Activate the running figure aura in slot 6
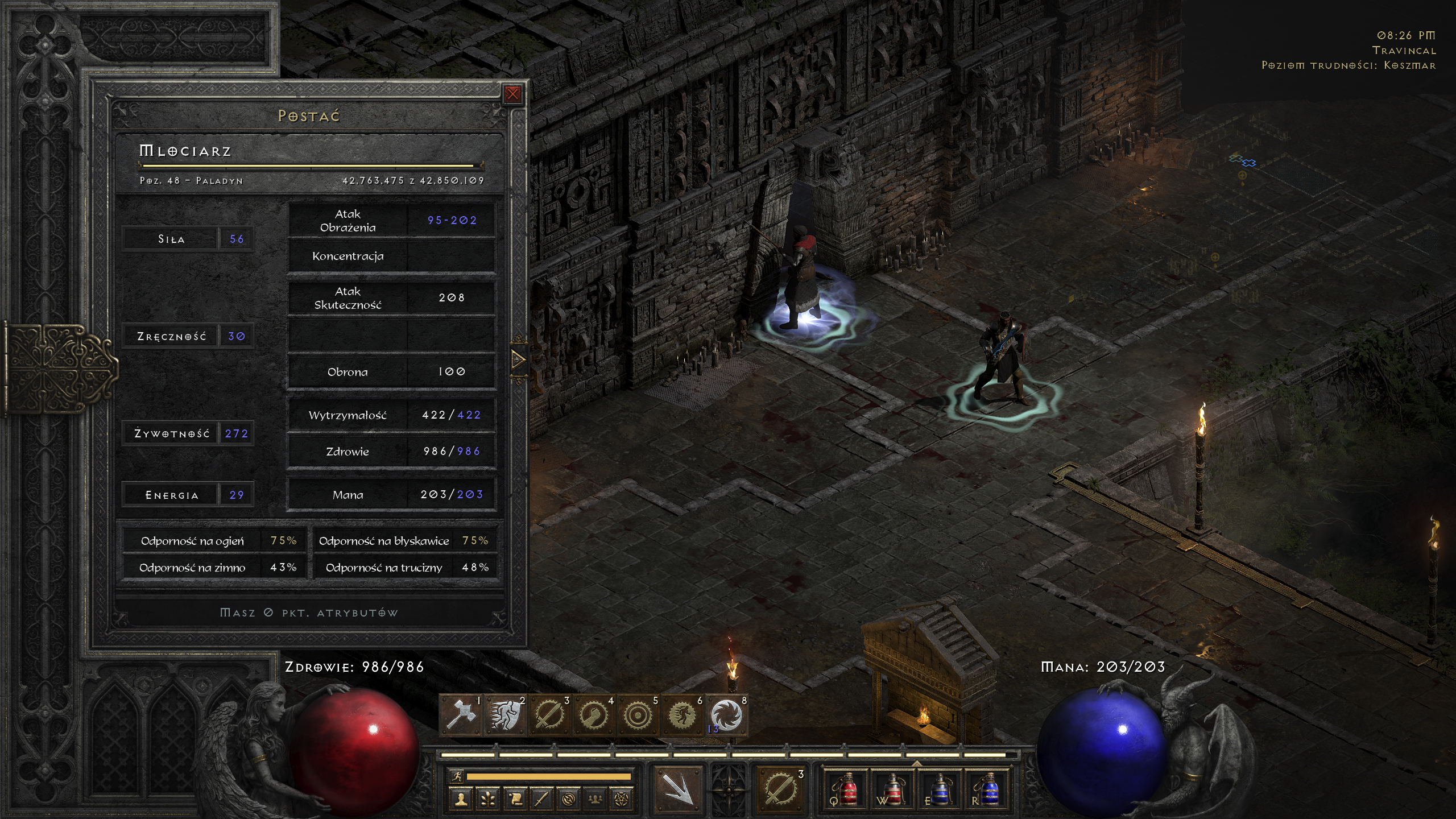This screenshot has height=819, width=1456. point(682,715)
